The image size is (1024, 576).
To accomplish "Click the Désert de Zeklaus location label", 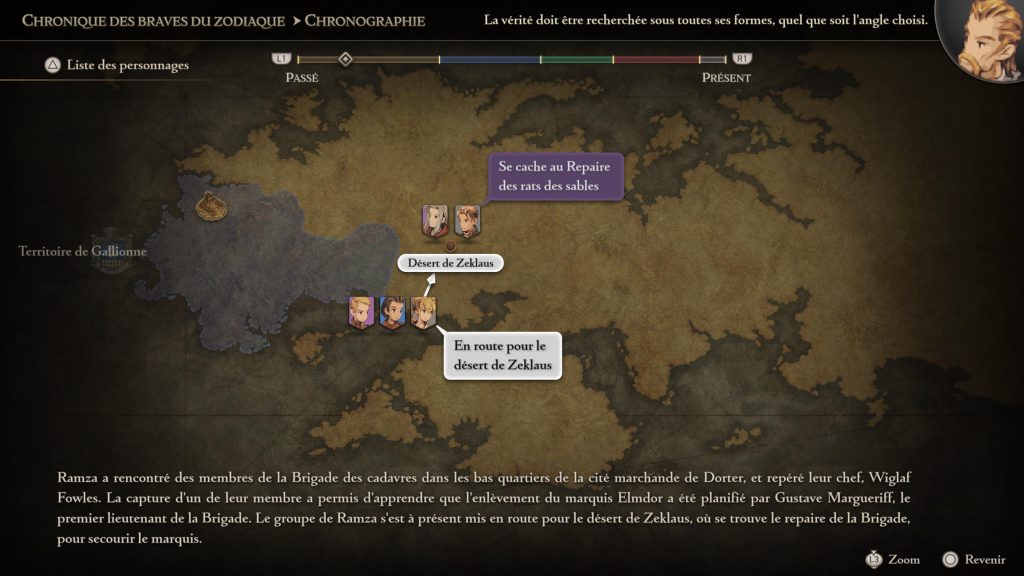I will coord(450,263).
